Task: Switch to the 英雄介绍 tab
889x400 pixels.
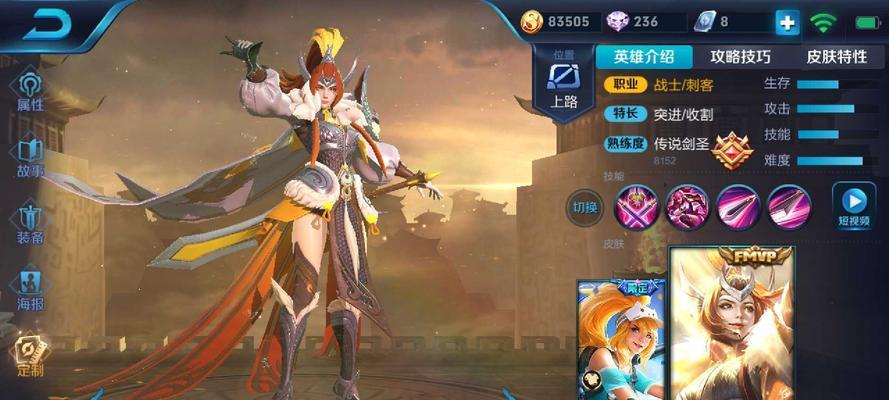Action: tap(644, 57)
